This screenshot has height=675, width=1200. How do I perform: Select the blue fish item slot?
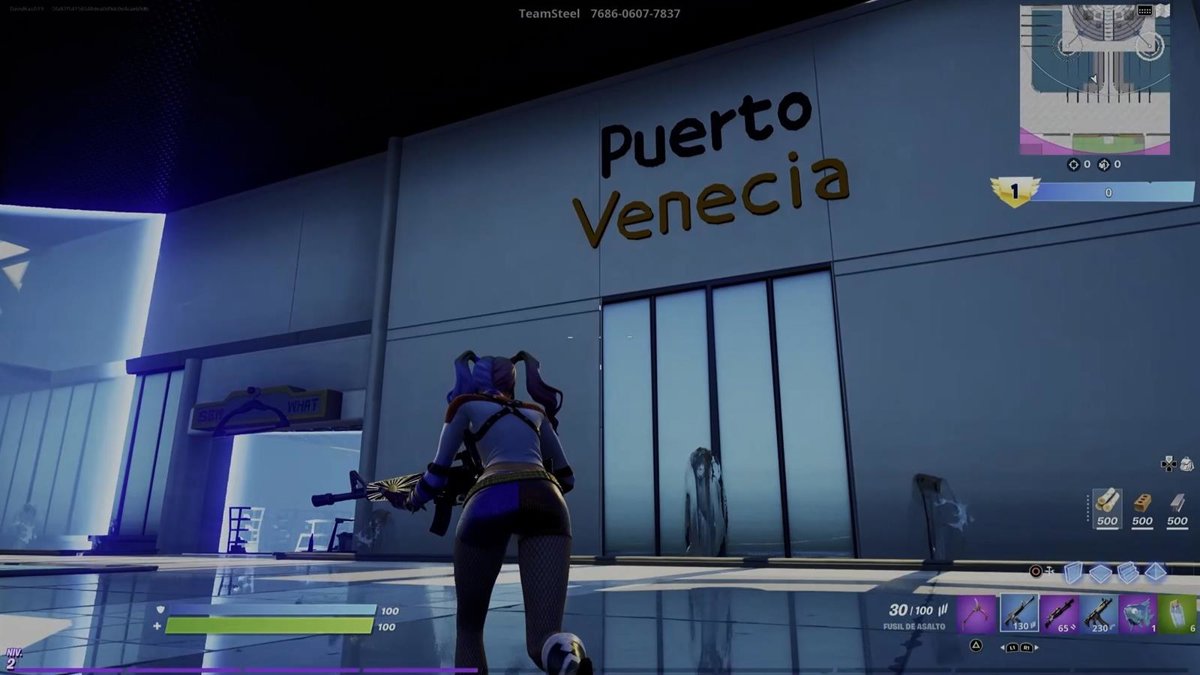coord(1138,613)
